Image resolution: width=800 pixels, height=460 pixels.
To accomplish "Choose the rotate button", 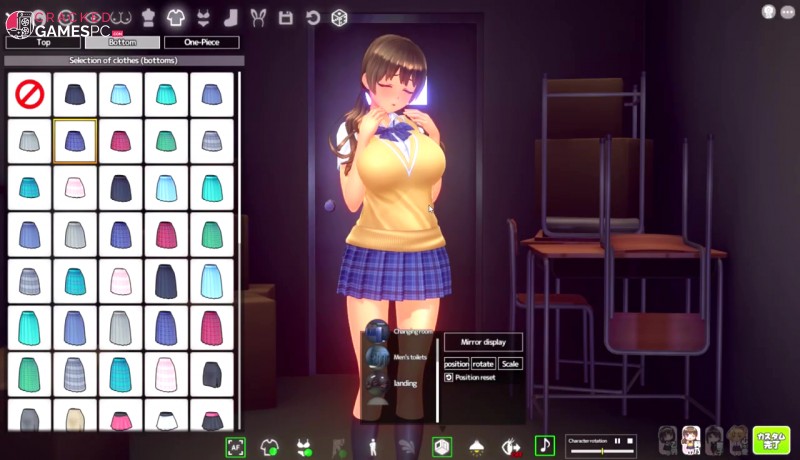I will coord(483,364).
